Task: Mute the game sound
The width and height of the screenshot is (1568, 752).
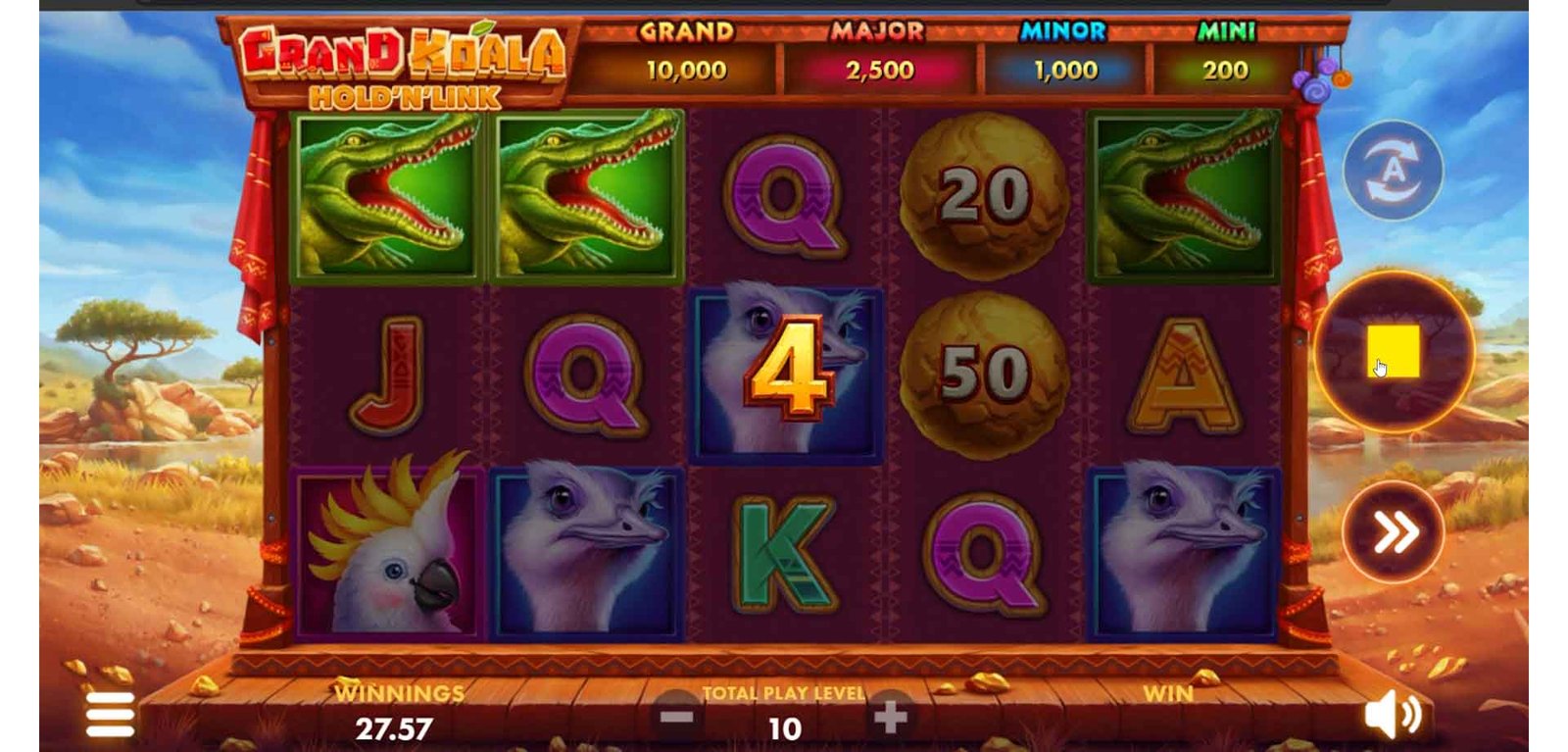Action: tap(1392, 716)
